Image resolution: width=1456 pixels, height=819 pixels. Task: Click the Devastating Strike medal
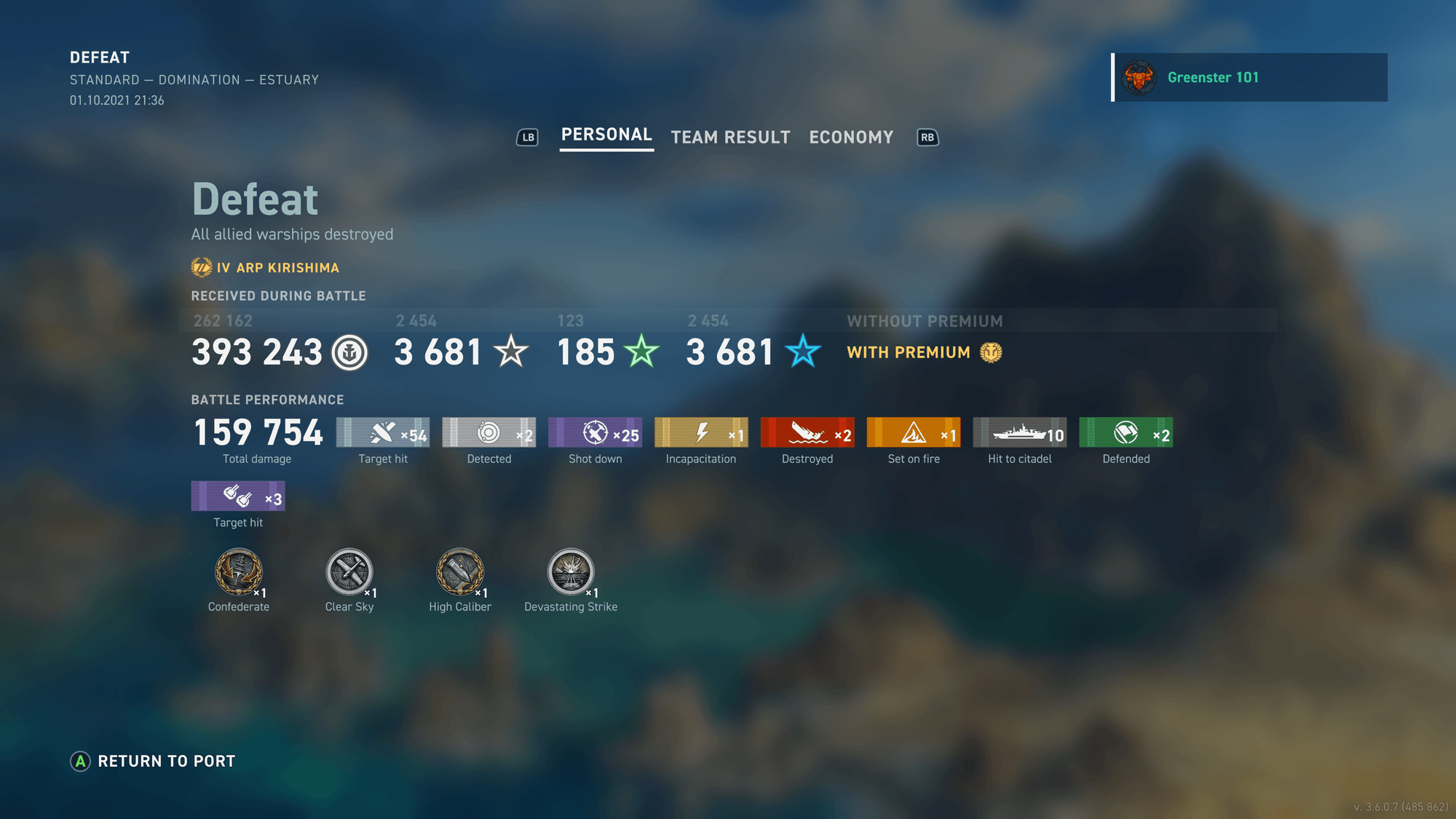pos(571,574)
